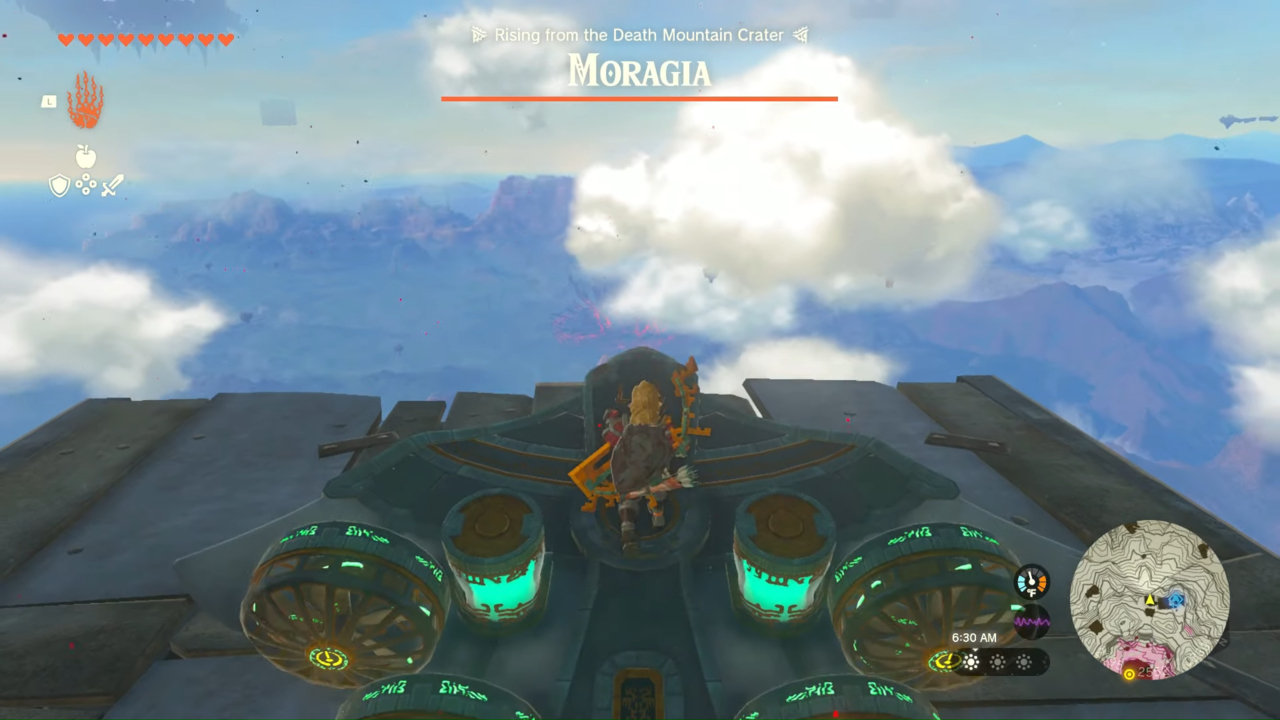The height and width of the screenshot is (720, 1280).
Task: Click the apple food icon
Action: pos(85,157)
